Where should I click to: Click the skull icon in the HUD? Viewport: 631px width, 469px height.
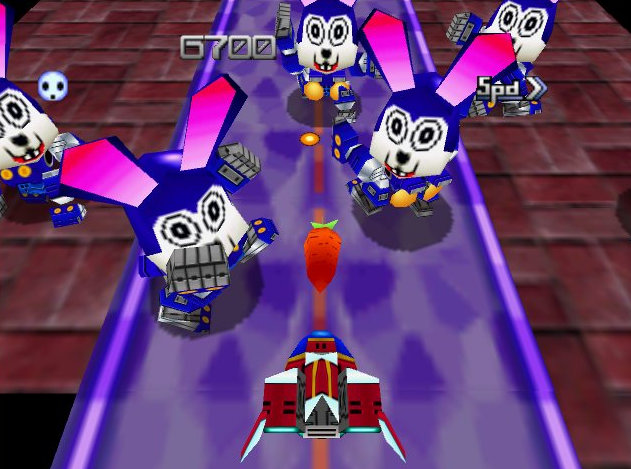click(51, 87)
